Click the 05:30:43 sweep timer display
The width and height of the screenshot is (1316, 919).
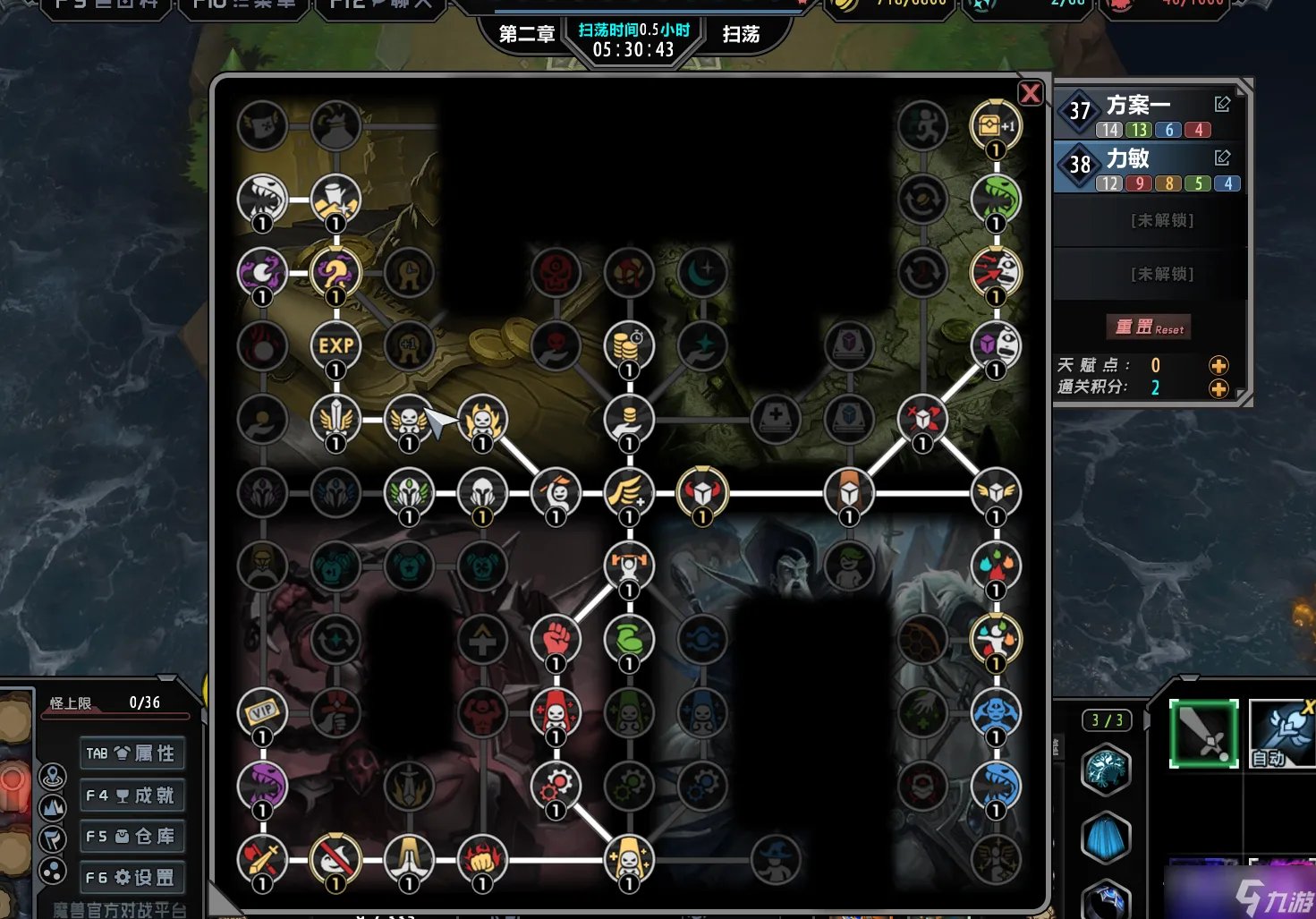tap(634, 51)
